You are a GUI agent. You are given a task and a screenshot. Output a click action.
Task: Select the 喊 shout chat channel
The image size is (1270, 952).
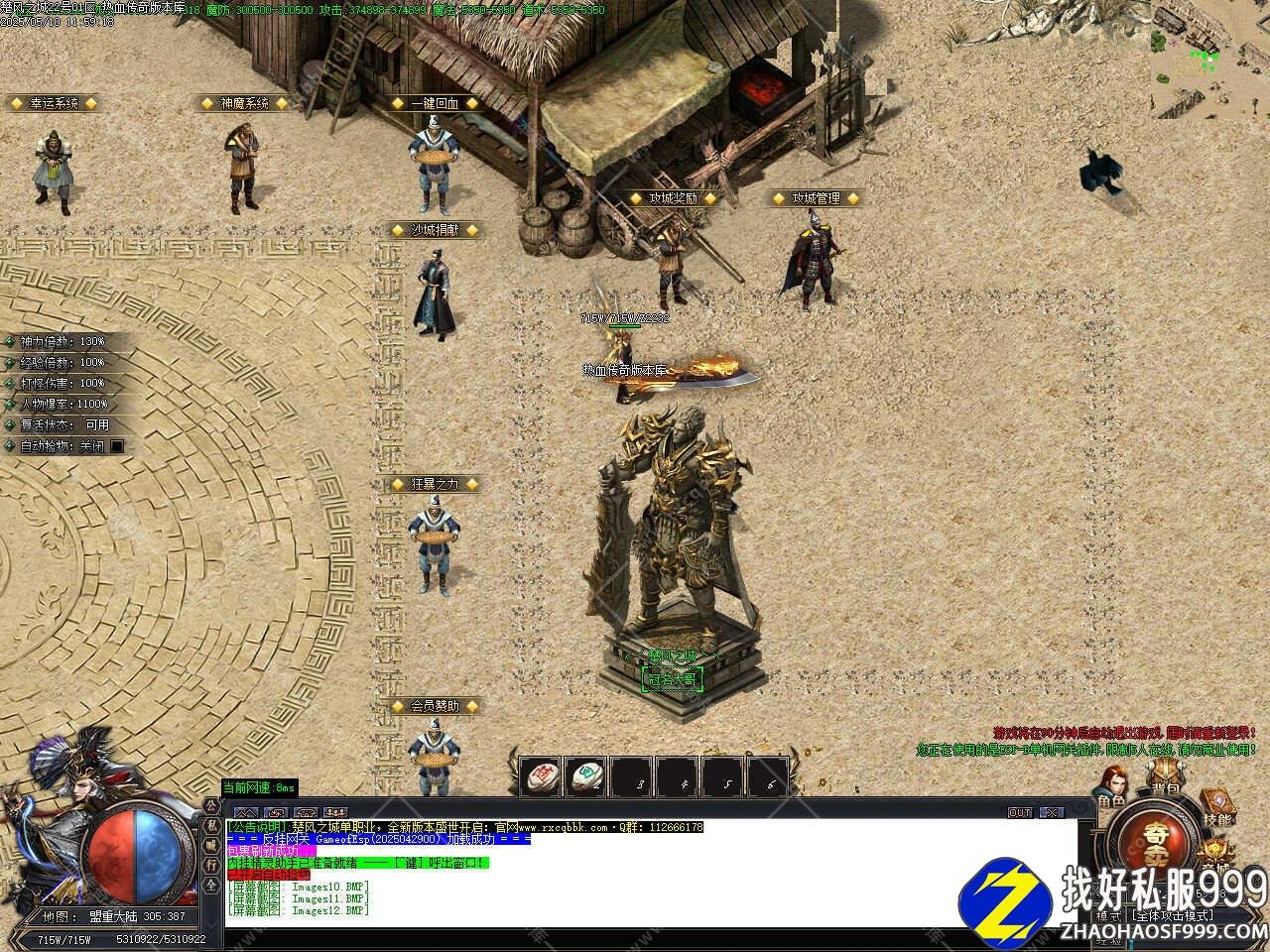click(211, 844)
